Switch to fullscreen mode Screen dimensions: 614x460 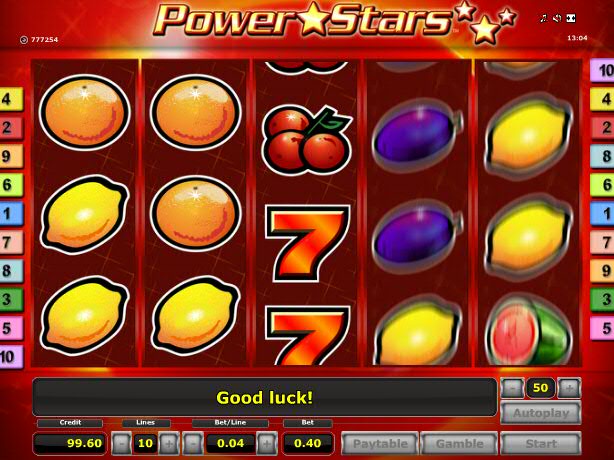[570, 19]
